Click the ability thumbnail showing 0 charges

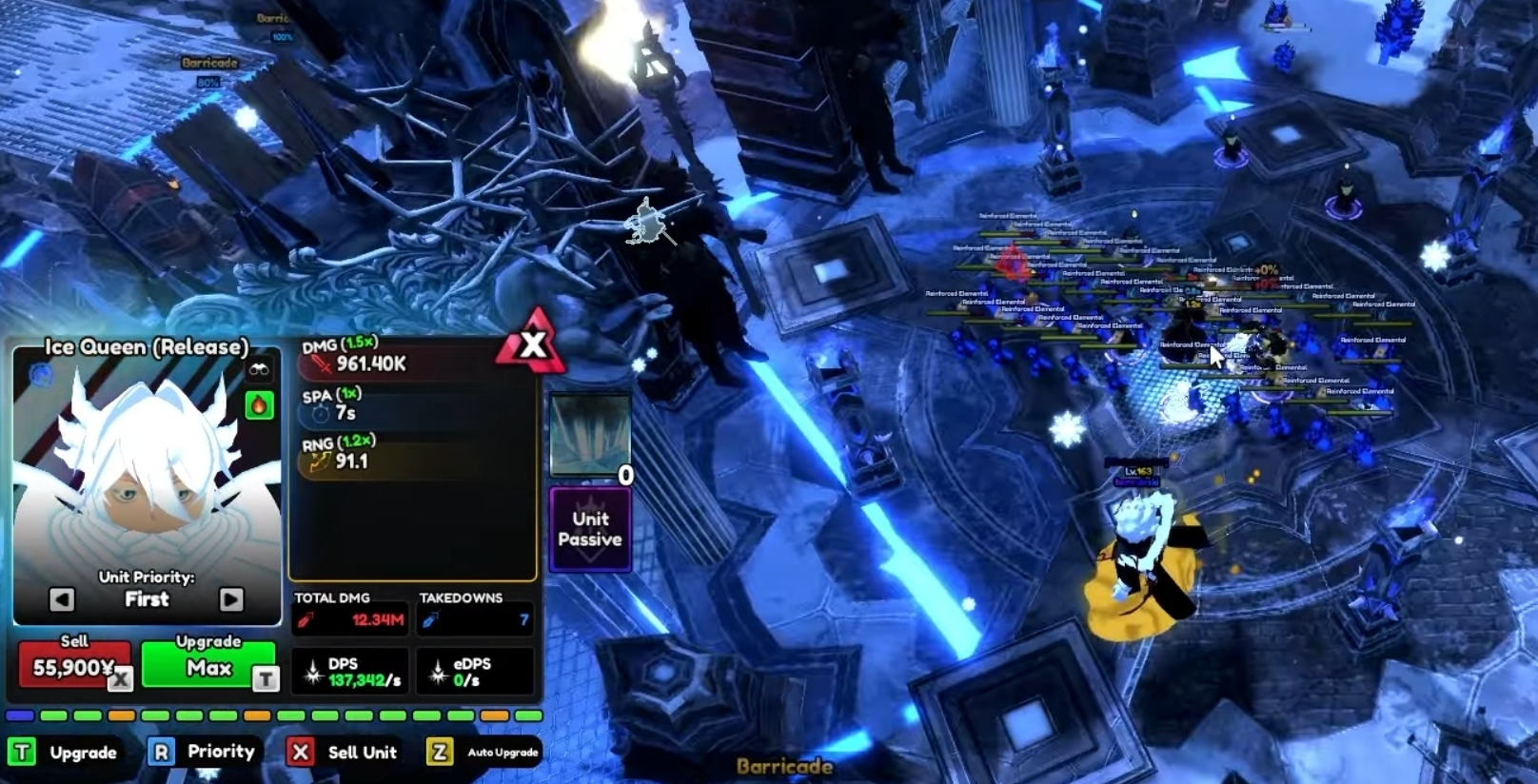coord(590,433)
